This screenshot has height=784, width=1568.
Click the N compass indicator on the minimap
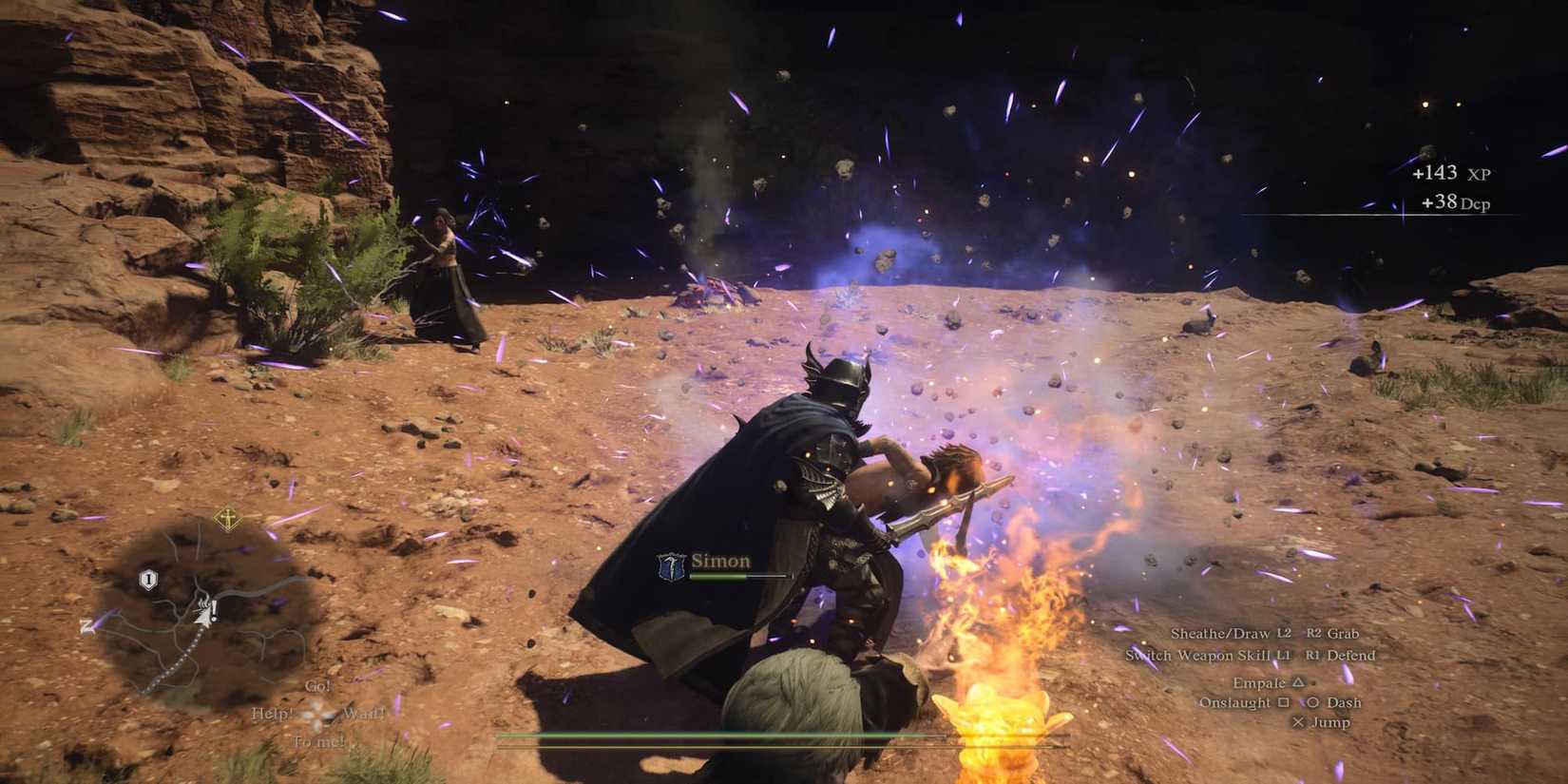coord(86,624)
